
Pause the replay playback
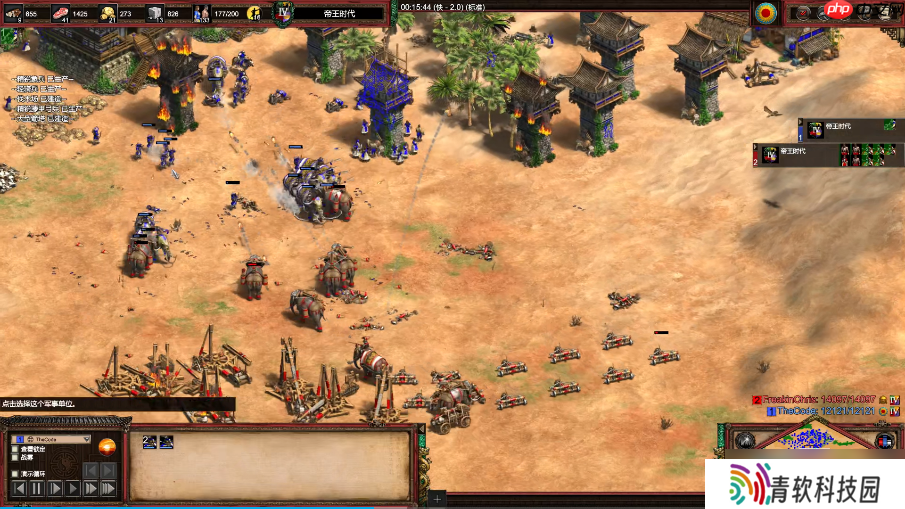37,488
